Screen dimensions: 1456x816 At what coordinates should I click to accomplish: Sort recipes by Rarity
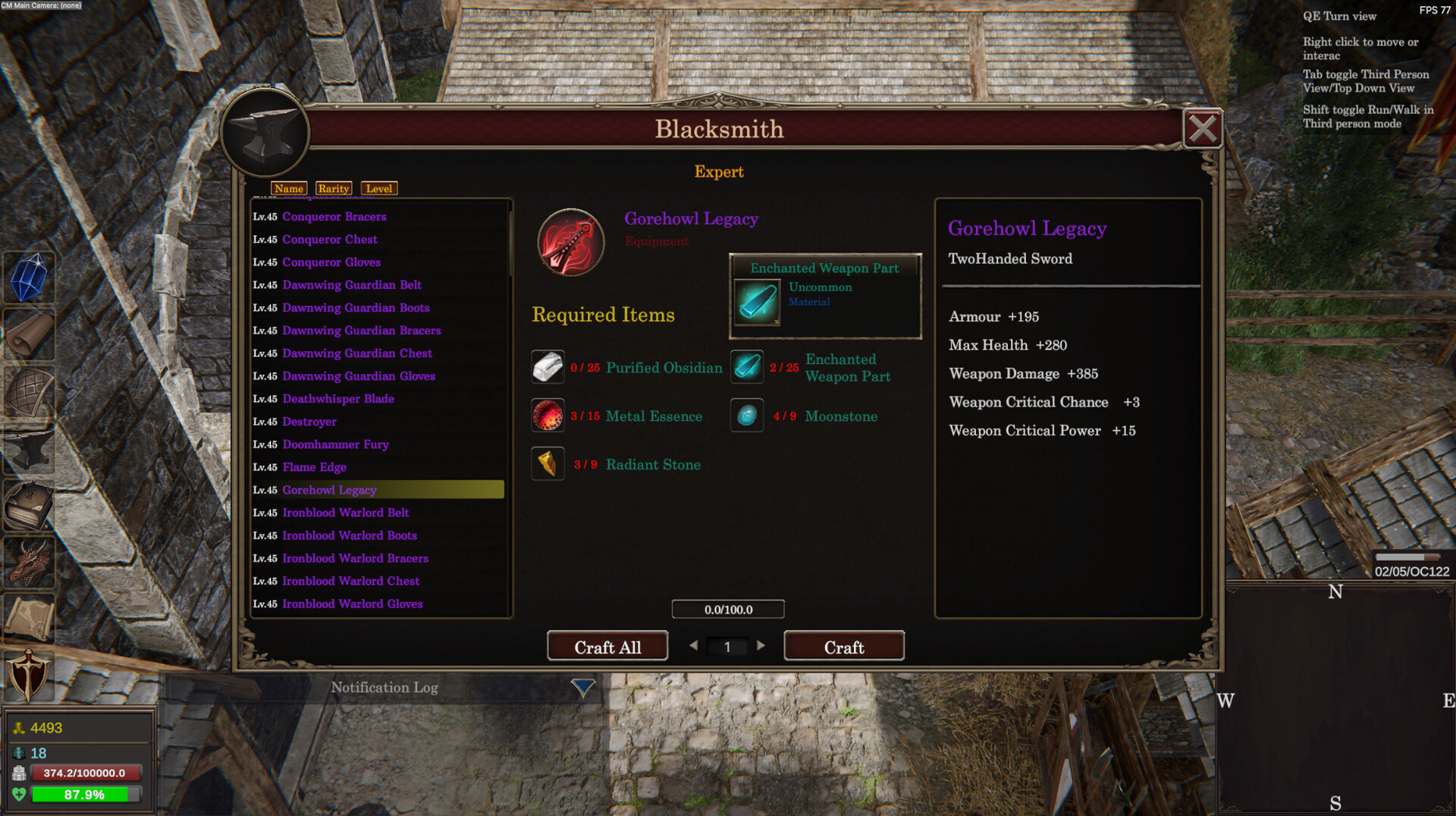point(334,188)
